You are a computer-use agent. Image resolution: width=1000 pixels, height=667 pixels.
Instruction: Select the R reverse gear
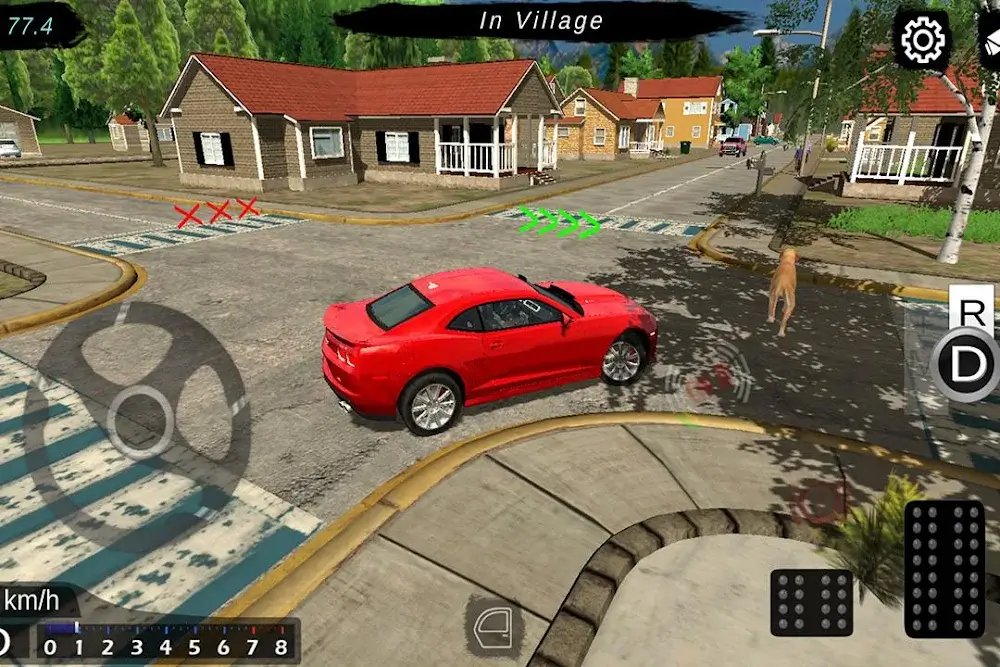click(970, 309)
